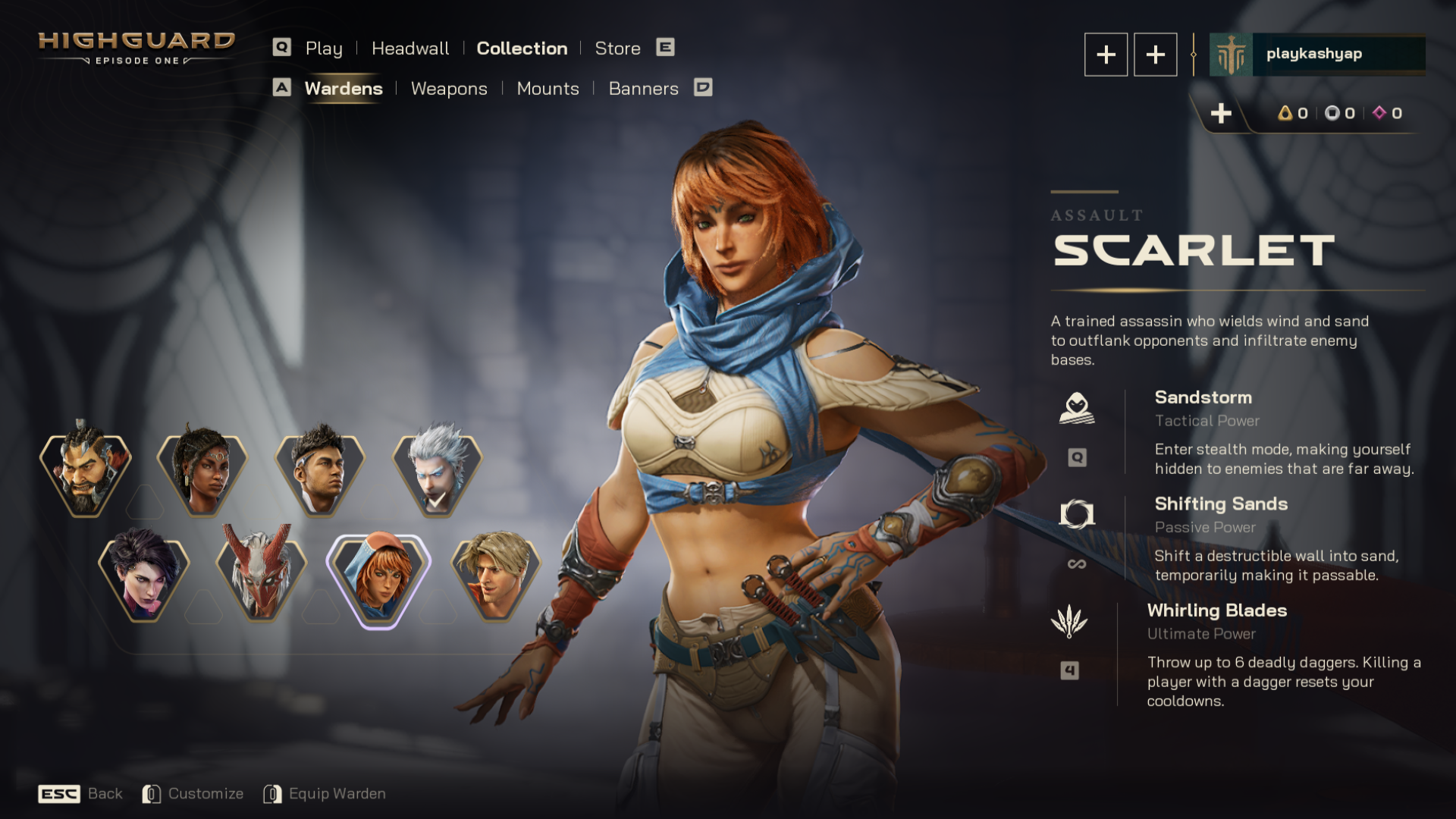Open the Mounts tab
1456x819 pixels.
(x=548, y=89)
